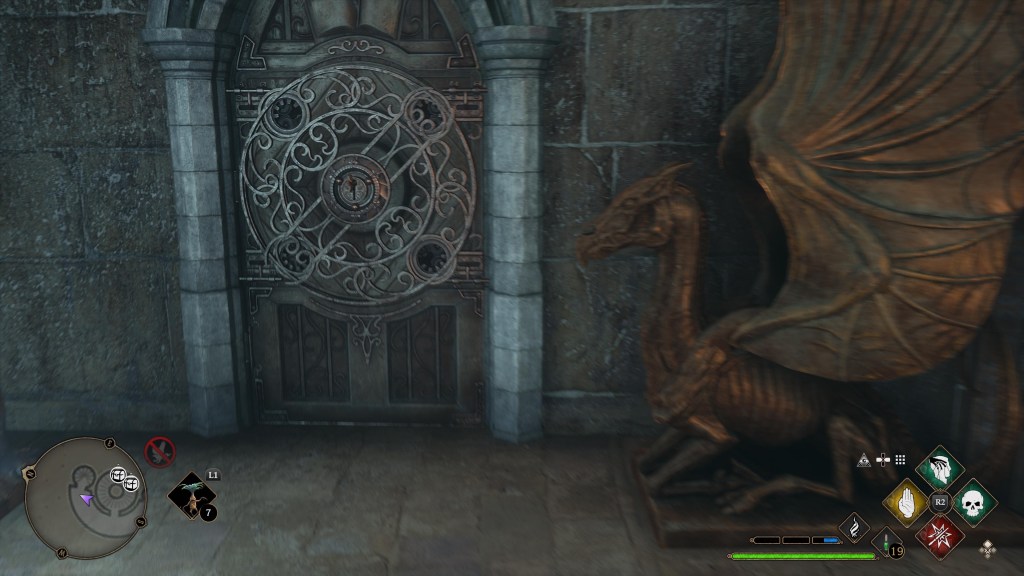Select the Mandrake tool slot

point(189,496)
